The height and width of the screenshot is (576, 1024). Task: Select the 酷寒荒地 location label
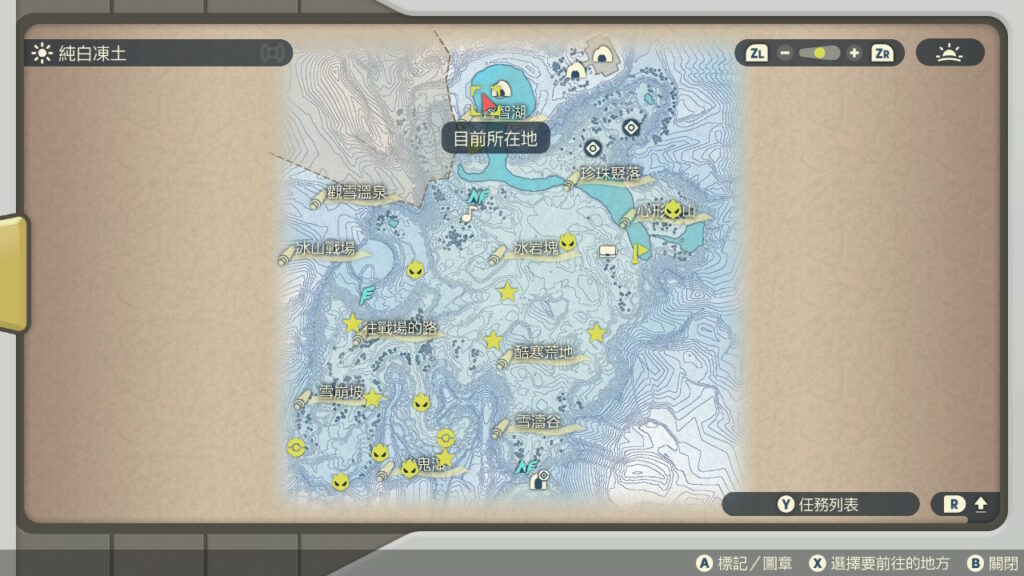(x=544, y=352)
